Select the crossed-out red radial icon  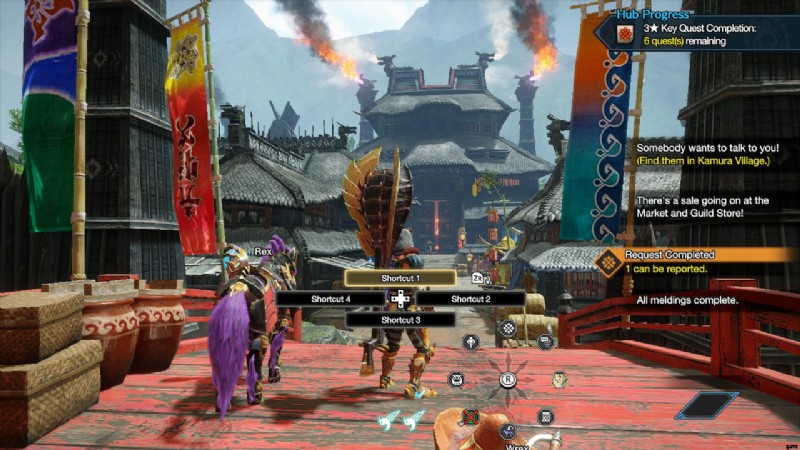[471, 416]
